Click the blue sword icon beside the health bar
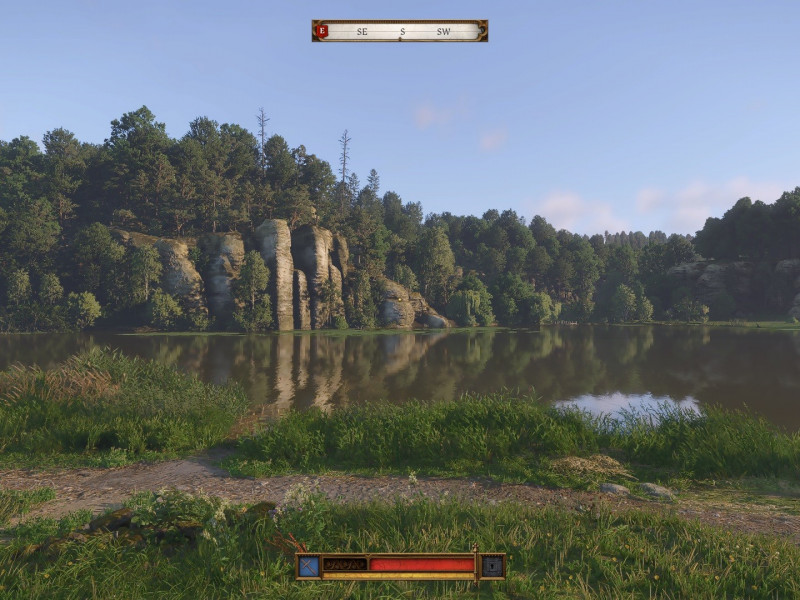800x600 pixels. point(309,565)
